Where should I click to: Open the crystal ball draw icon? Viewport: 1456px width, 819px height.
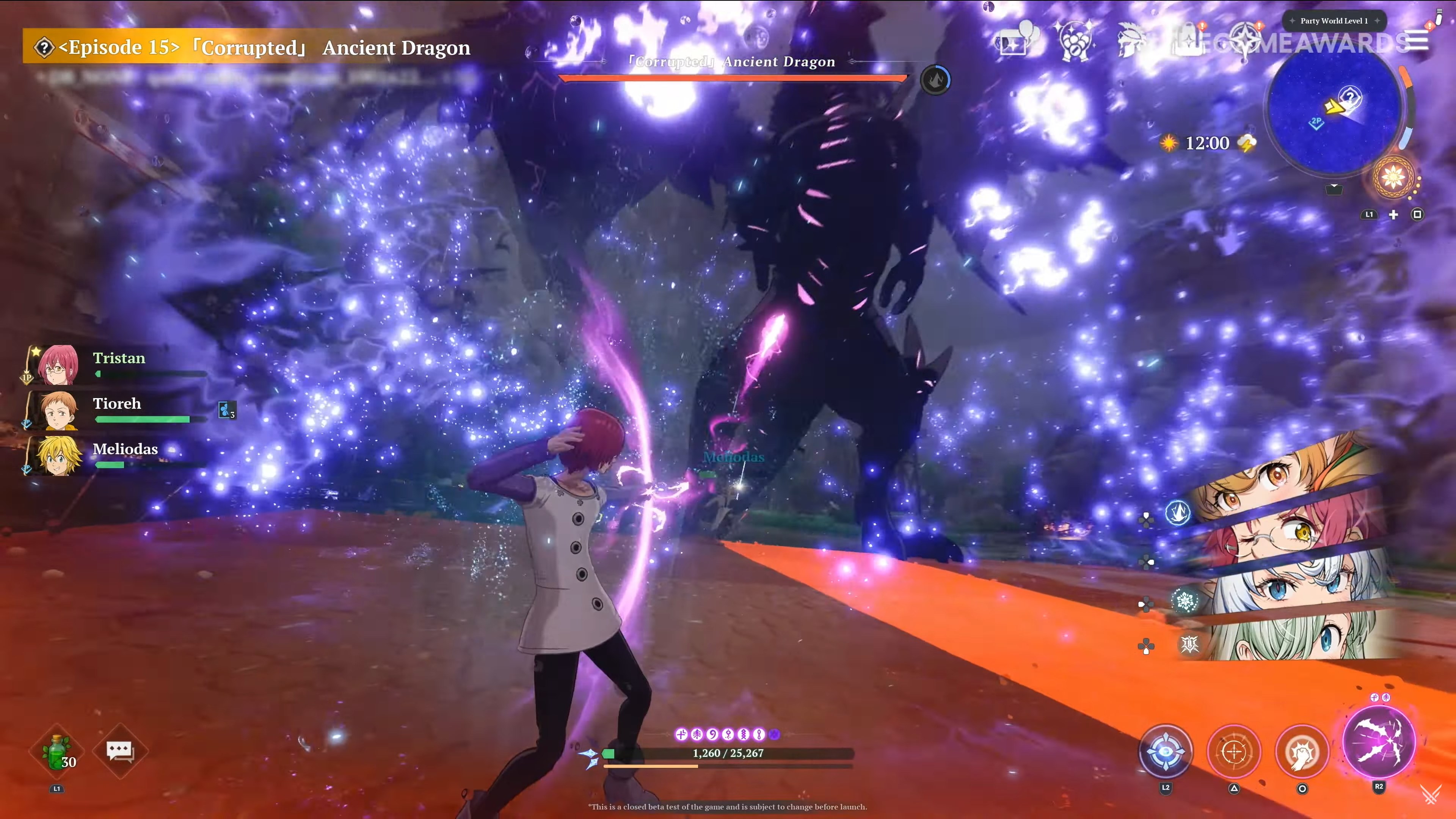click(x=1073, y=41)
